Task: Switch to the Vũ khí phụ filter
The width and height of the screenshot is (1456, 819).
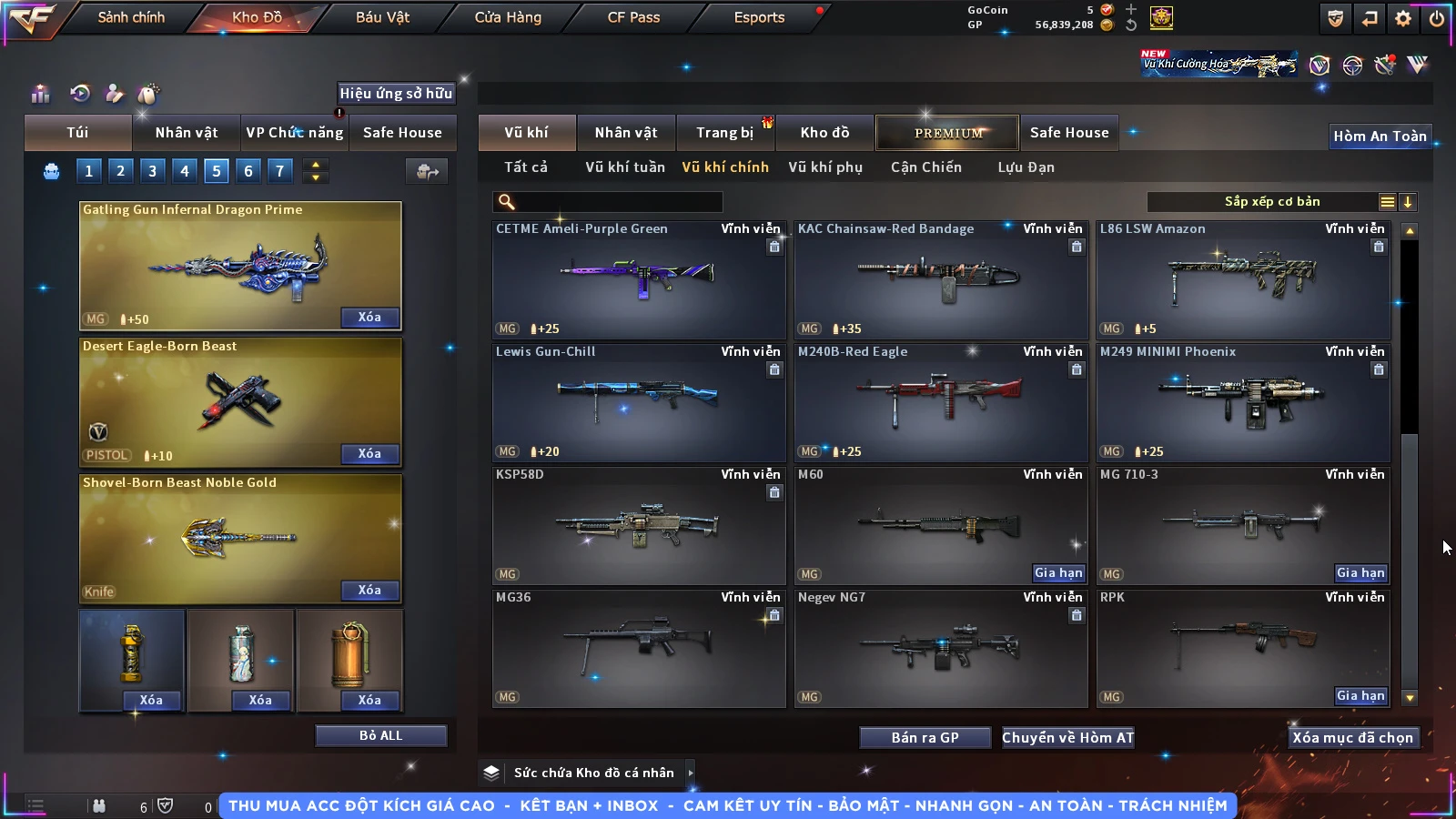Action: 824,167
